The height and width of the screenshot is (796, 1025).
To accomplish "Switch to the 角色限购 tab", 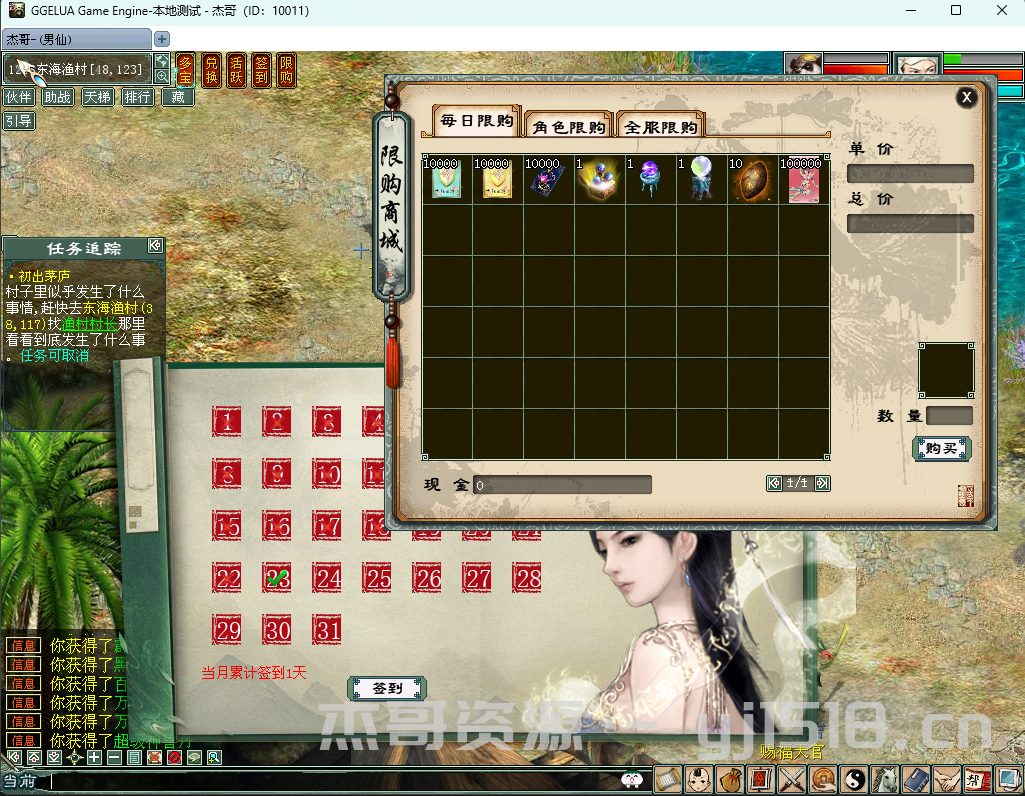I will [569, 127].
